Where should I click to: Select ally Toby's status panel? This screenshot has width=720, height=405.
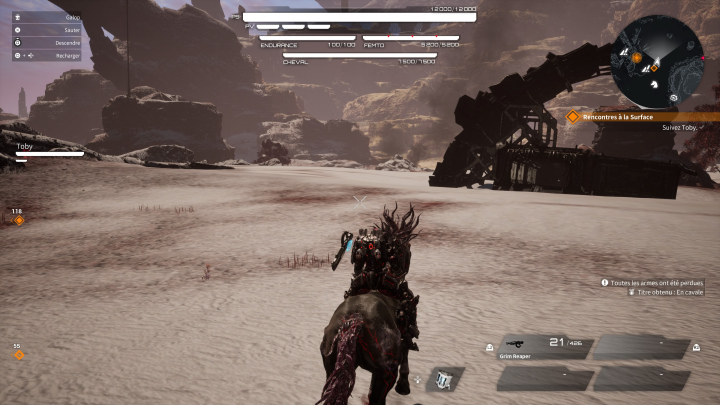(48, 149)
